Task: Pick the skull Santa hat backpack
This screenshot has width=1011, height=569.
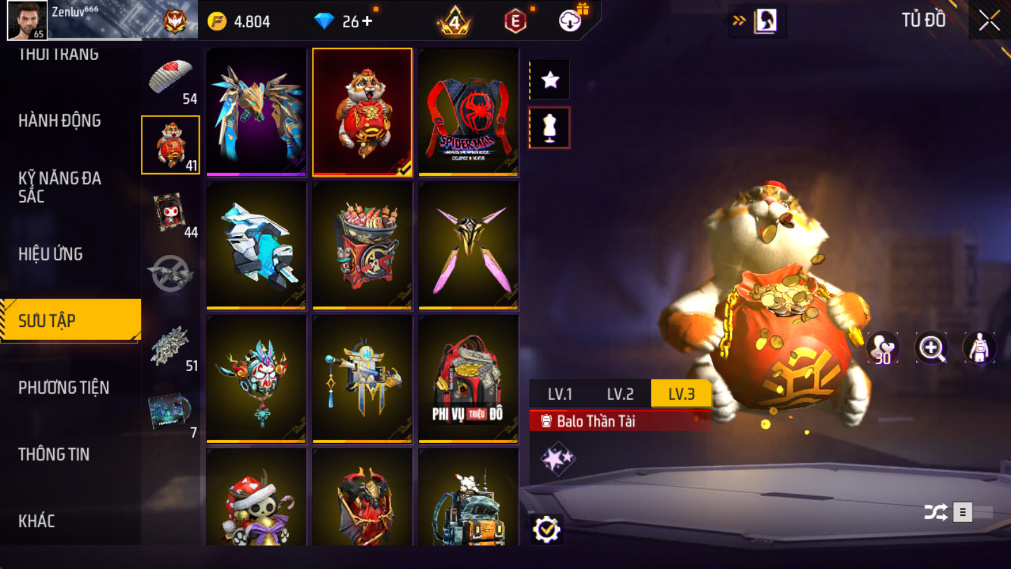Action: [256, 500]
